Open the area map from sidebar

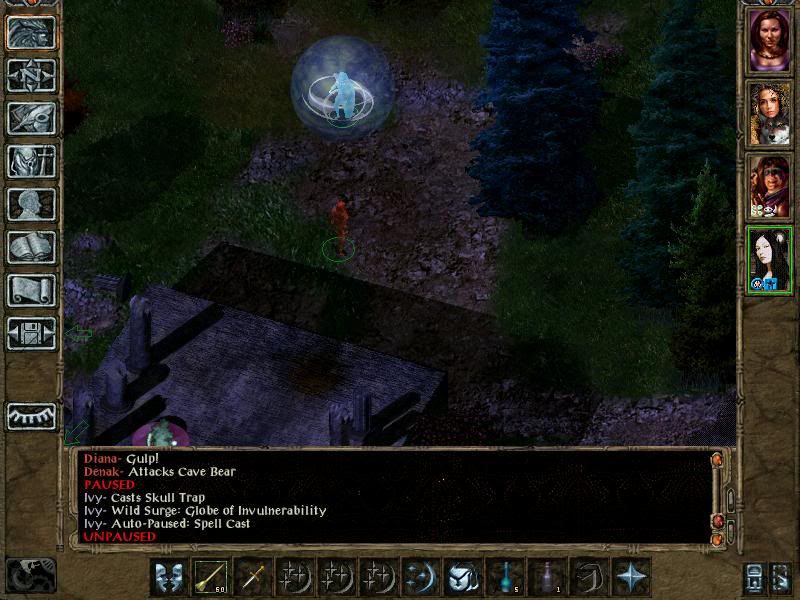pos(31,76)
